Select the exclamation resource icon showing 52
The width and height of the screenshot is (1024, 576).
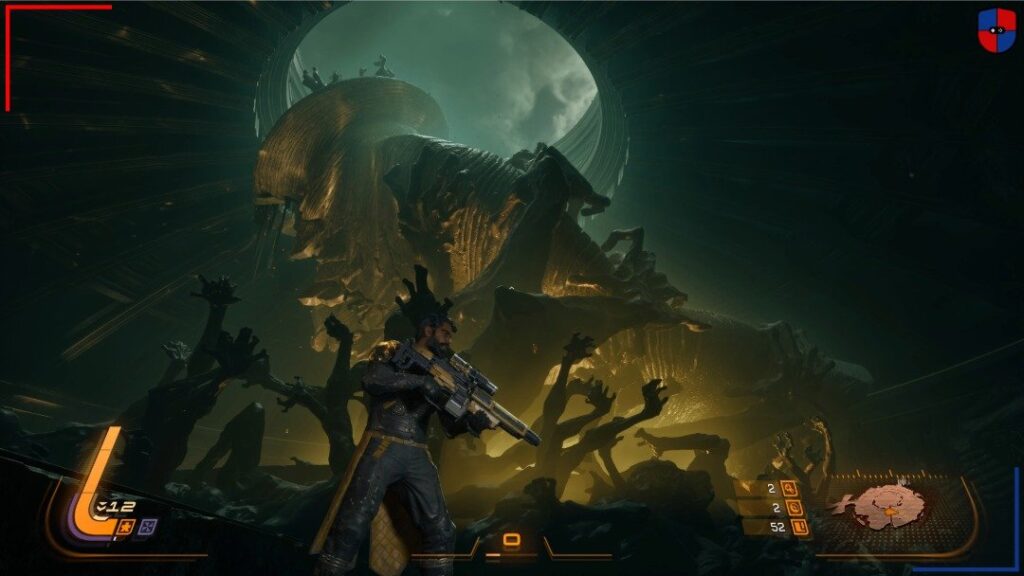coord(797,527)
